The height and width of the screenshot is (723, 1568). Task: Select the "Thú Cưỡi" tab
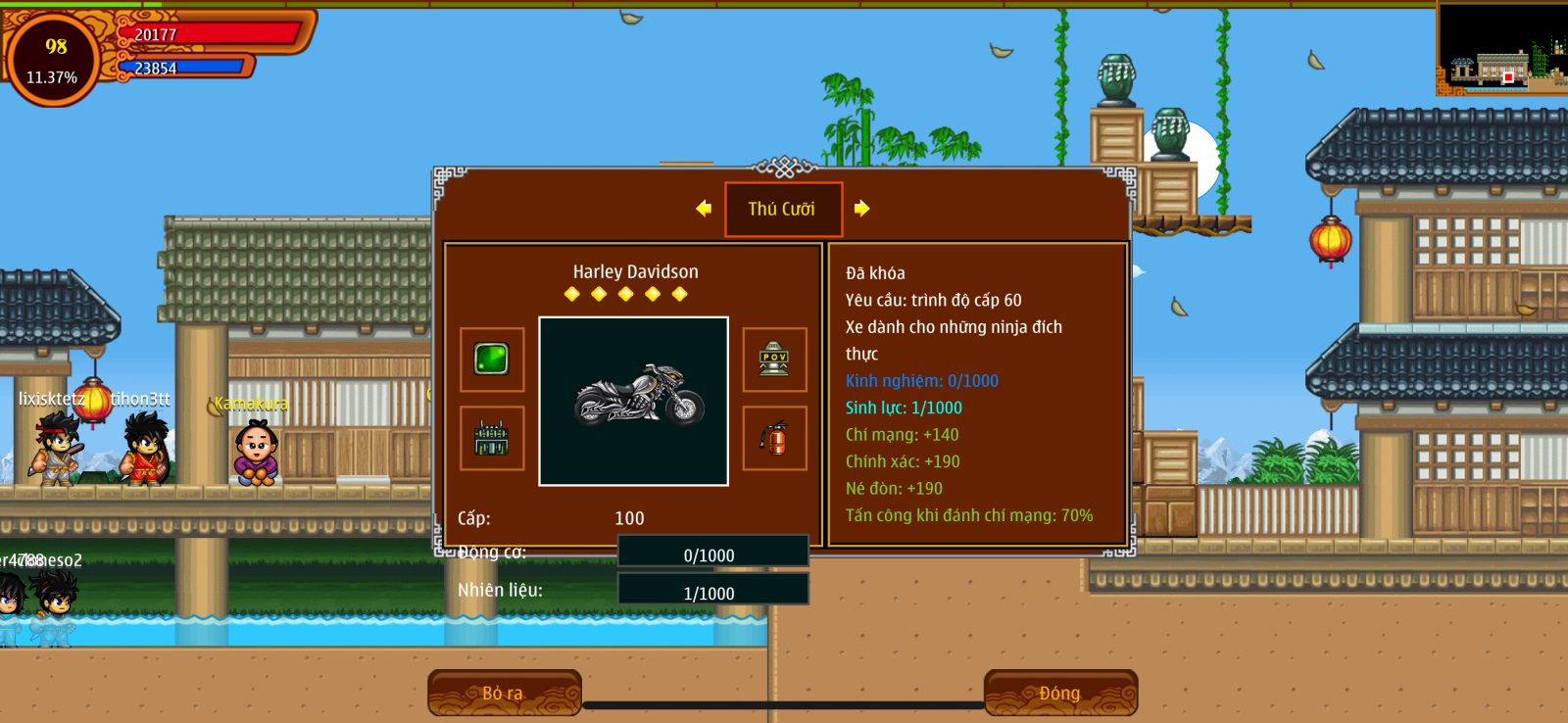point(783,209)
